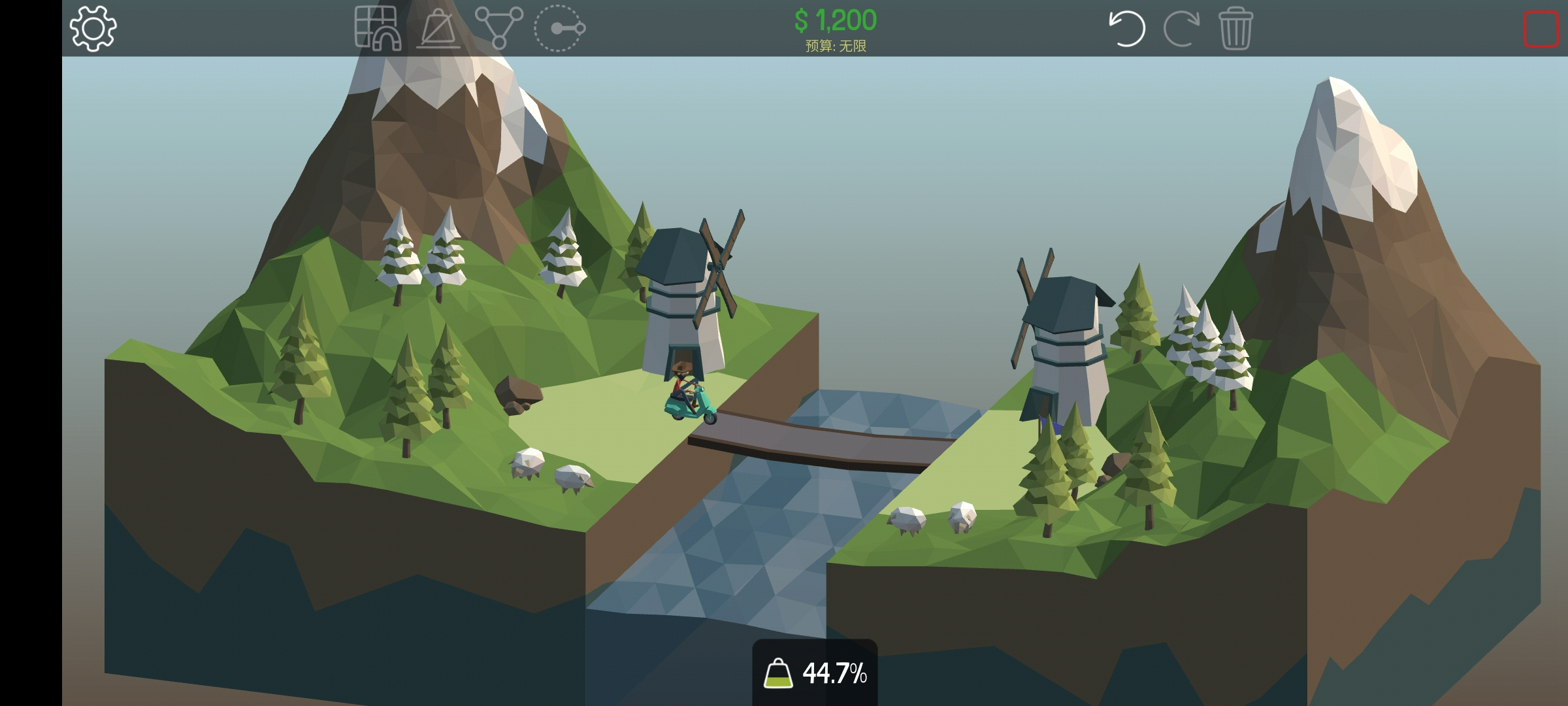Image resolution: width=1568 pixels, height=706 pixels.
Task: Choose the triangle node tool
Action: [498, 28]
